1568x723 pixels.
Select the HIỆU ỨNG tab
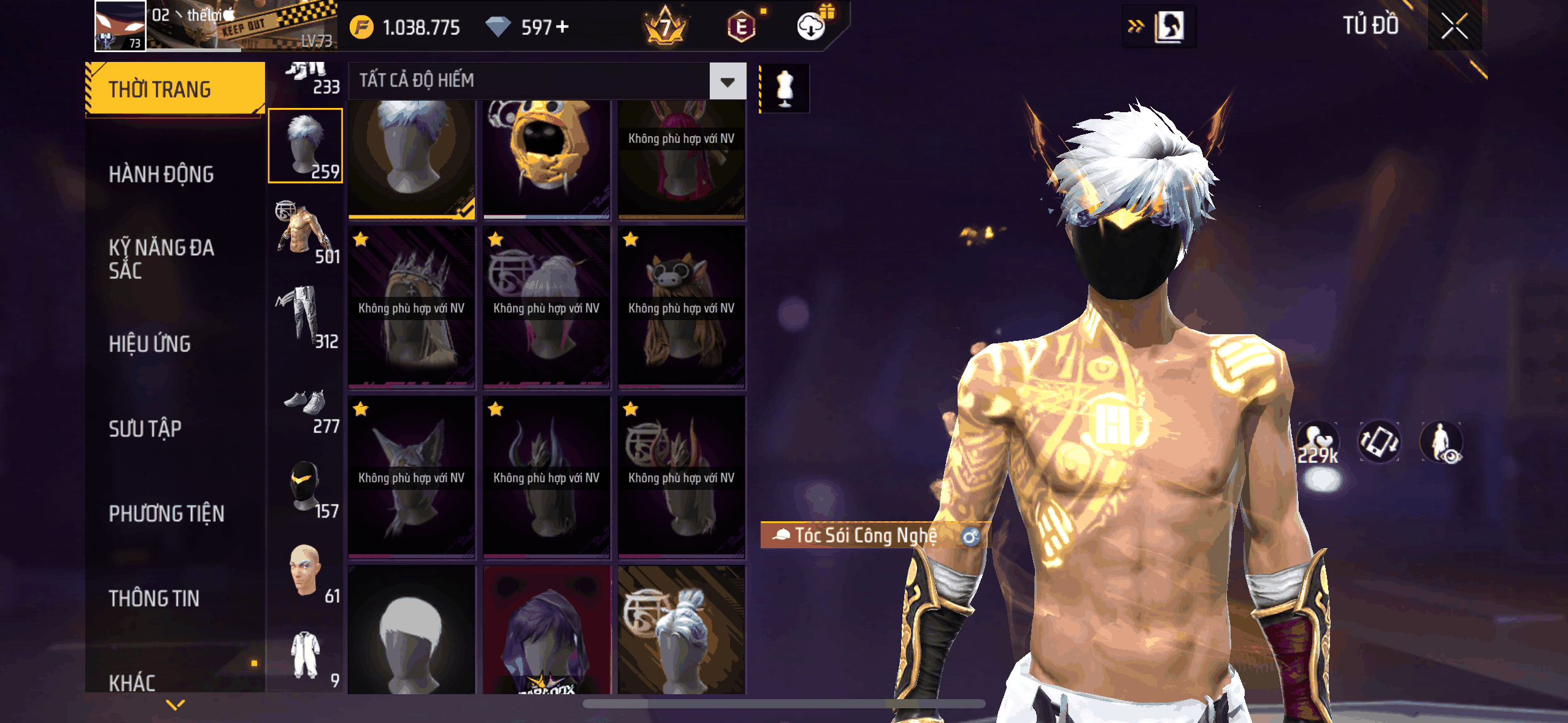[150, 344]
